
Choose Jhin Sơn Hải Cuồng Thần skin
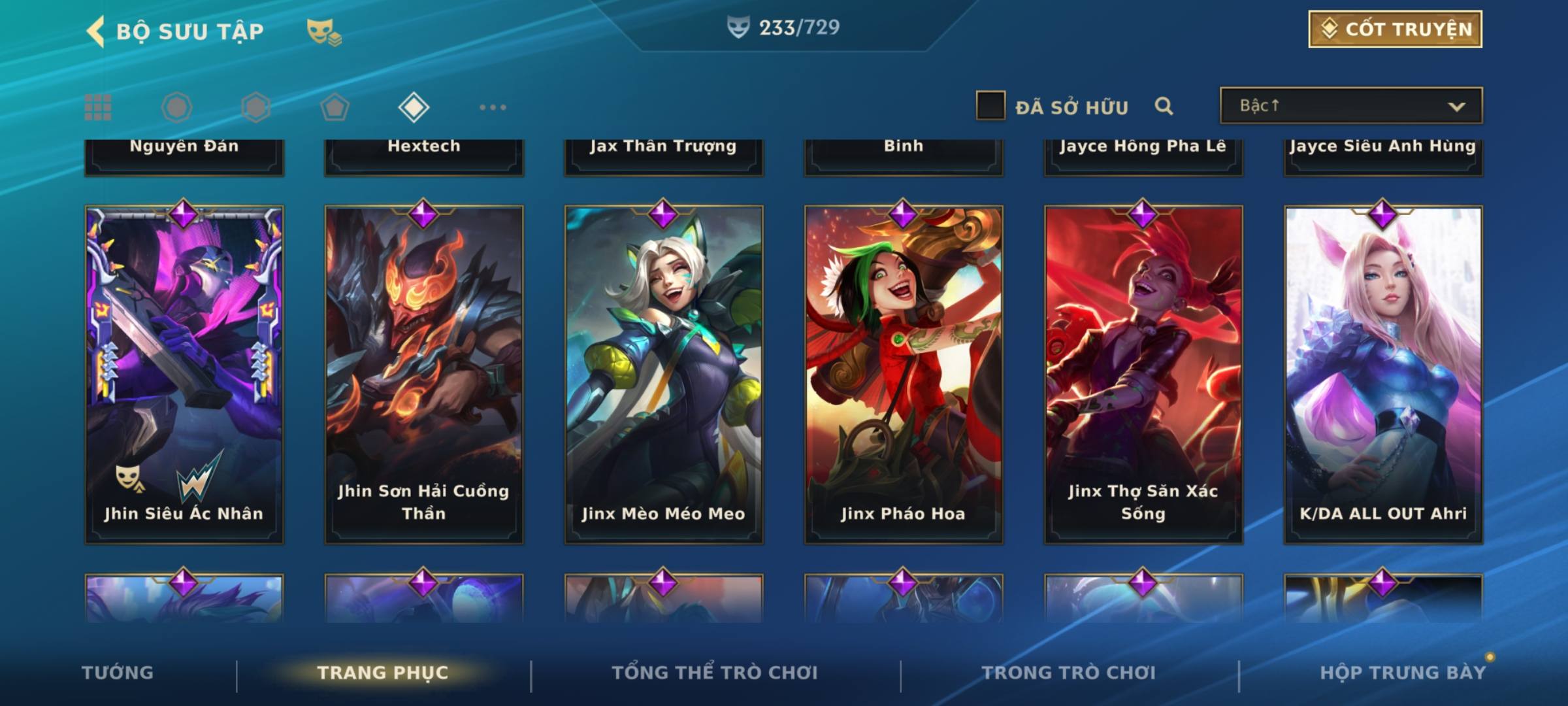pyautogui.click(x=424, y=374)
